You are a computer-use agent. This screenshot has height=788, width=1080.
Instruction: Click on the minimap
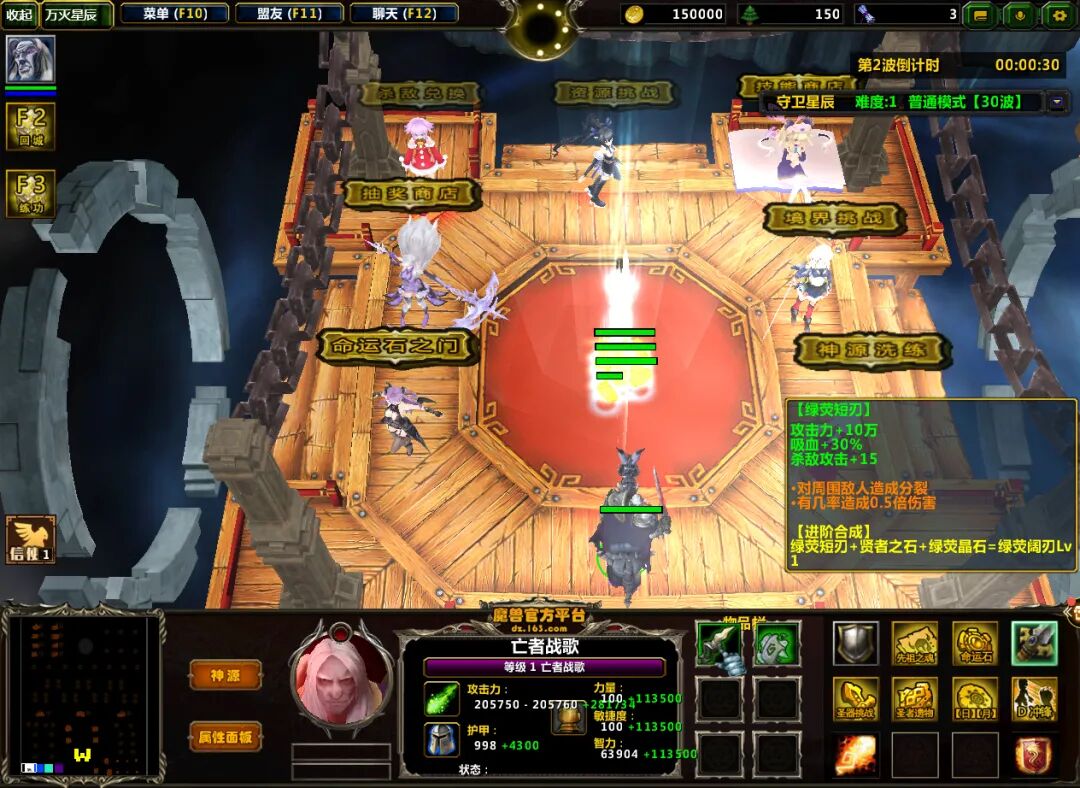coord(83,696)
